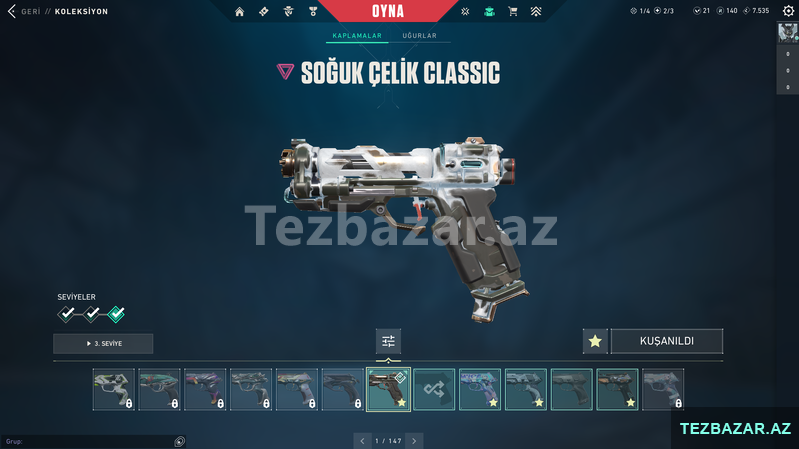Viewport: 799px width, 449px height.
Task: Go to the previous skin page arrow
Action: 363,440
